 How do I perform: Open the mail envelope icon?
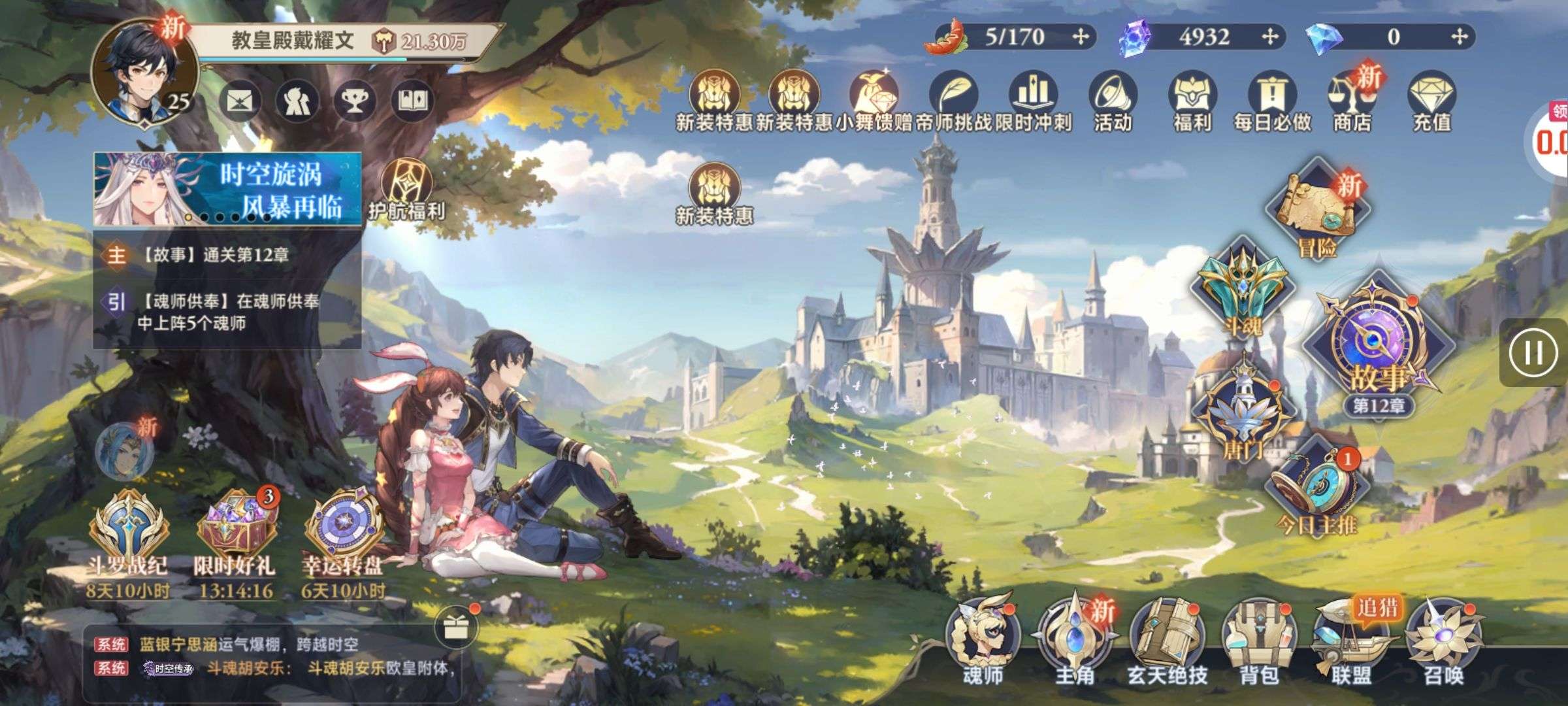[240, 101]
